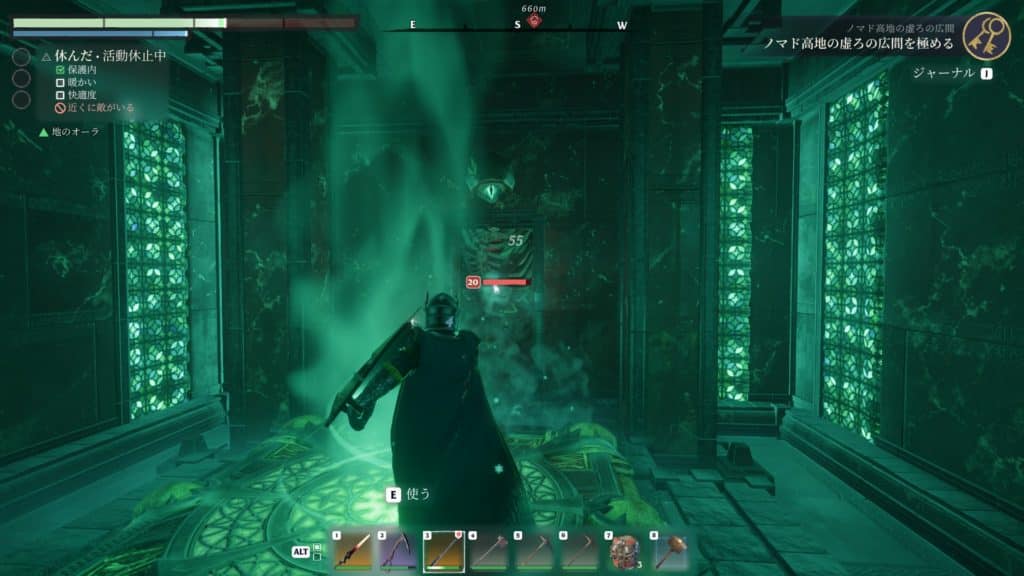Select the tool in hotbar slot 6
The width and height of the screenshot is (1024, 576).
point(582,551)
